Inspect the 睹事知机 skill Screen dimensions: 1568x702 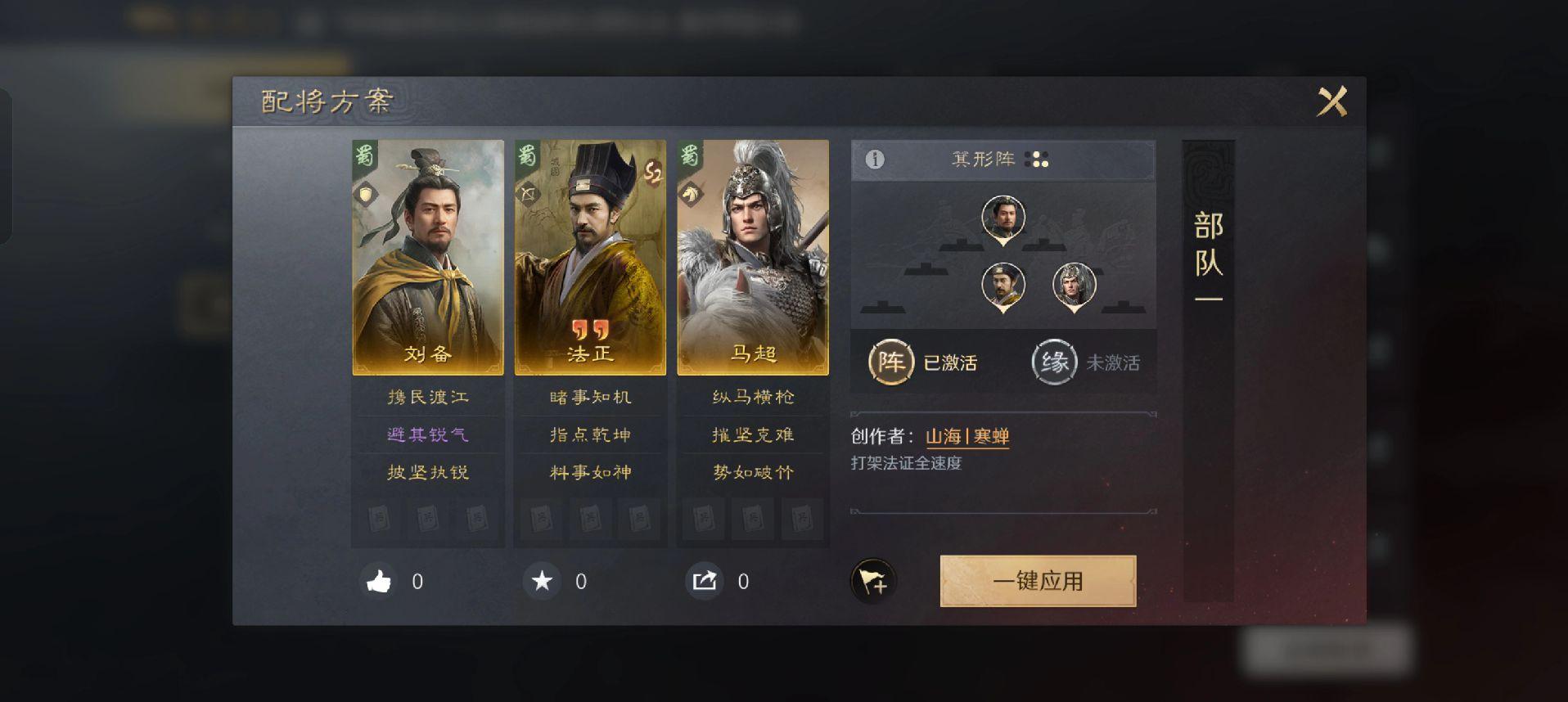(590, 398)
